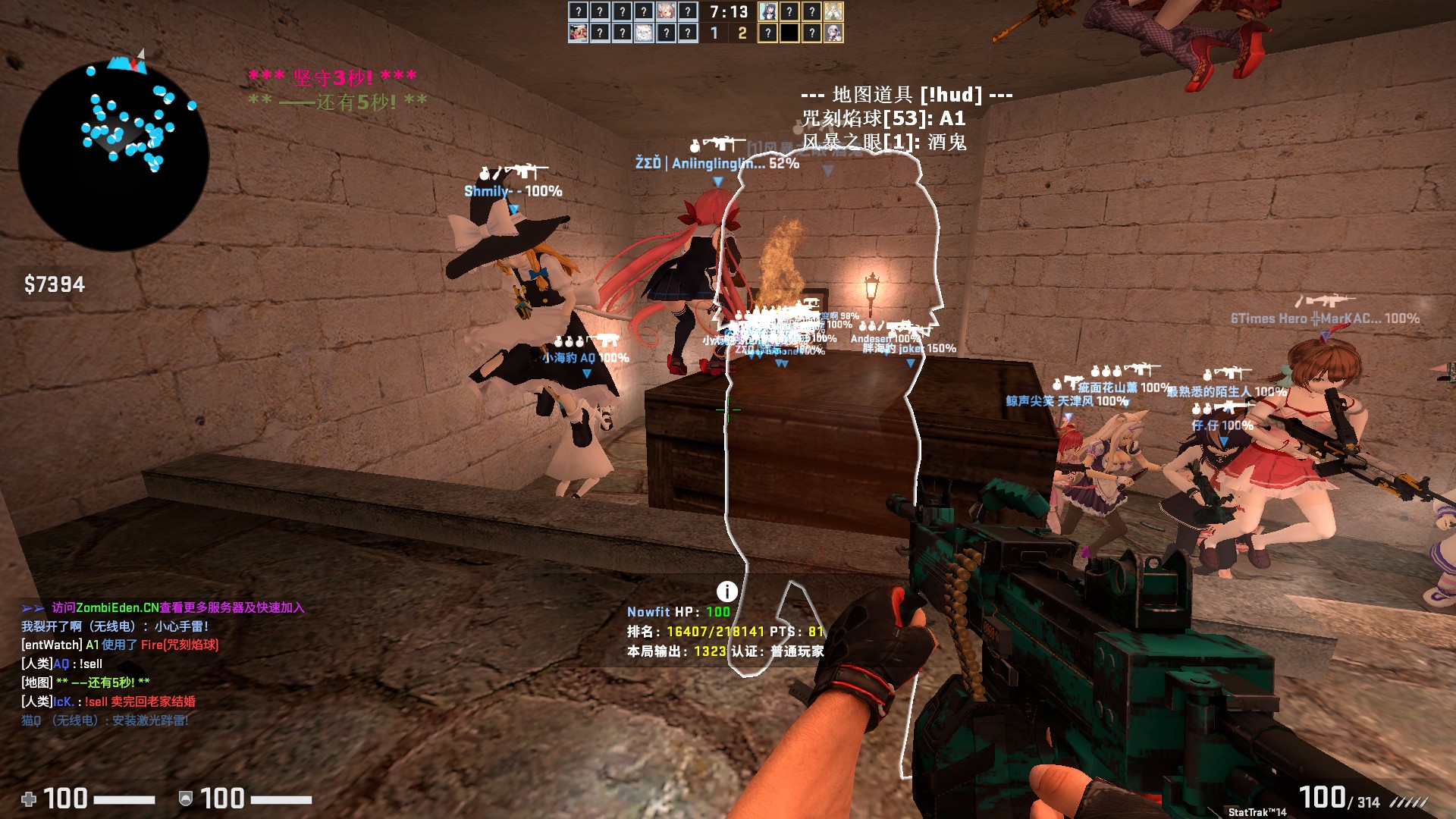Click the white info icon above Nowfit
This screenshot has width=1456, height=819.
(x=726, y=591)
